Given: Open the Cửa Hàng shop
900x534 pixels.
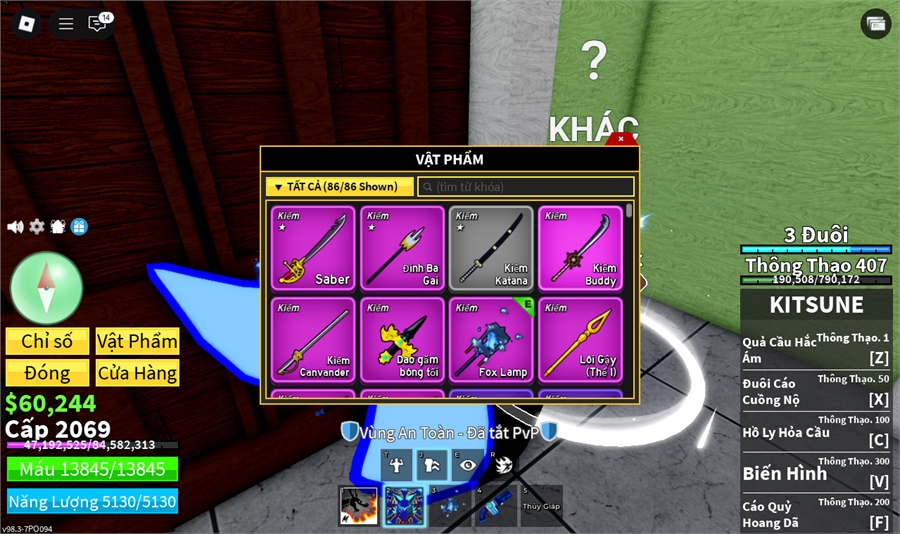Looking at the screenshot, I should (x=137, y=373).
